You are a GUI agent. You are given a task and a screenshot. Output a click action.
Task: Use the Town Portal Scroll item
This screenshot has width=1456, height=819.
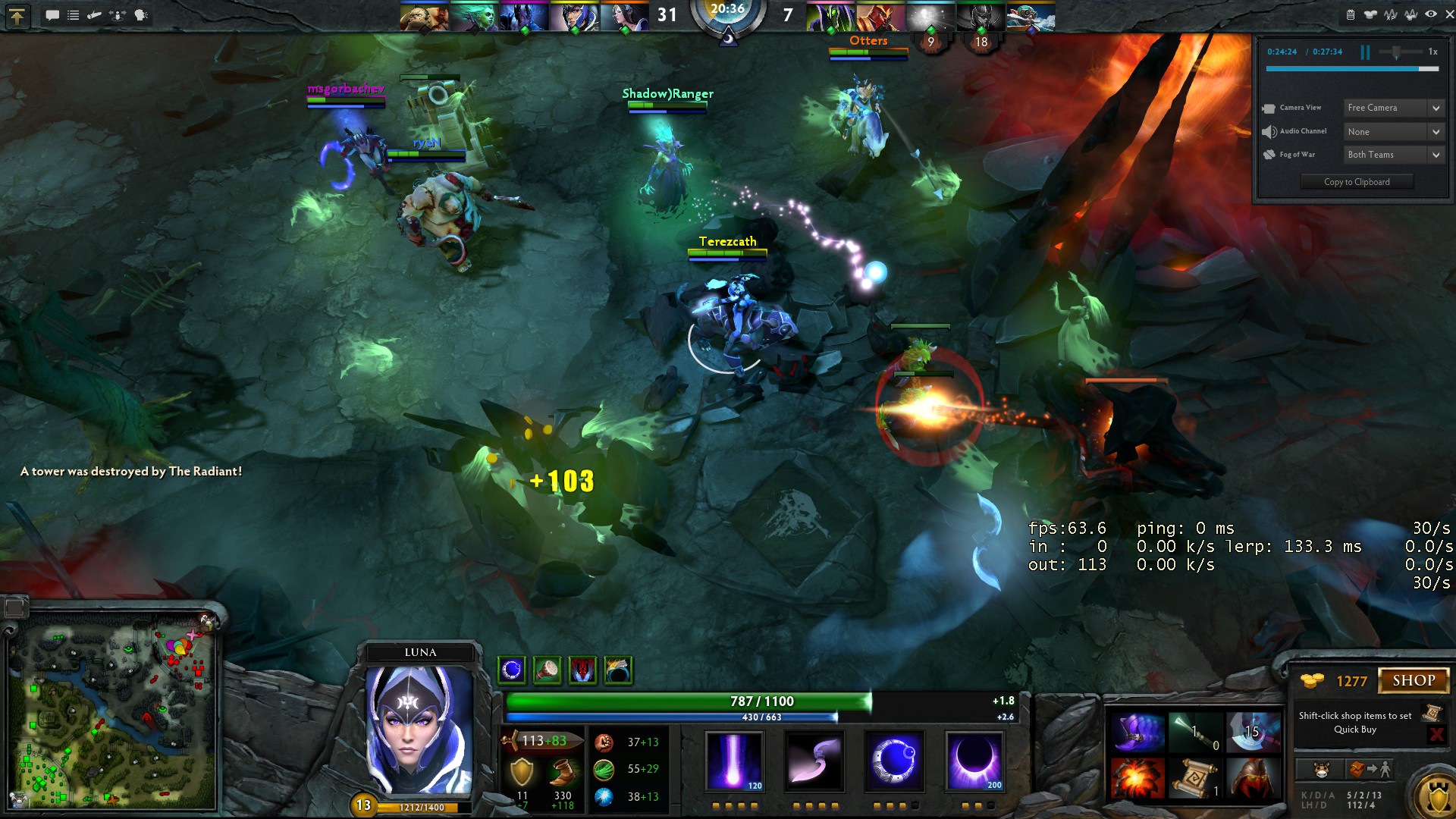coord(1194,778)
